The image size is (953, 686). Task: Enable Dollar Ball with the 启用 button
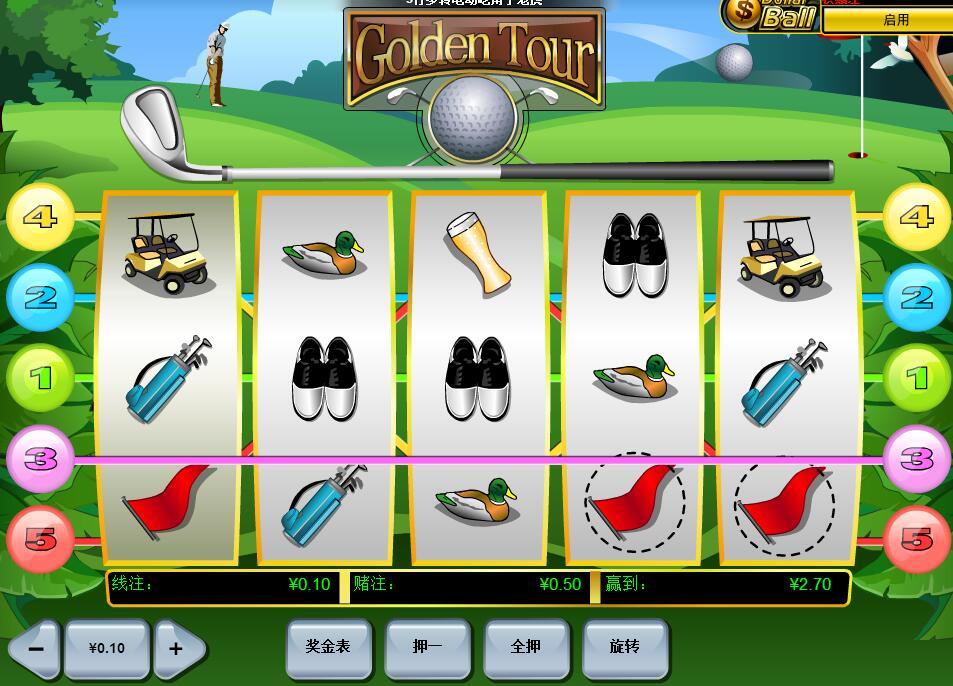coord(895,20)
